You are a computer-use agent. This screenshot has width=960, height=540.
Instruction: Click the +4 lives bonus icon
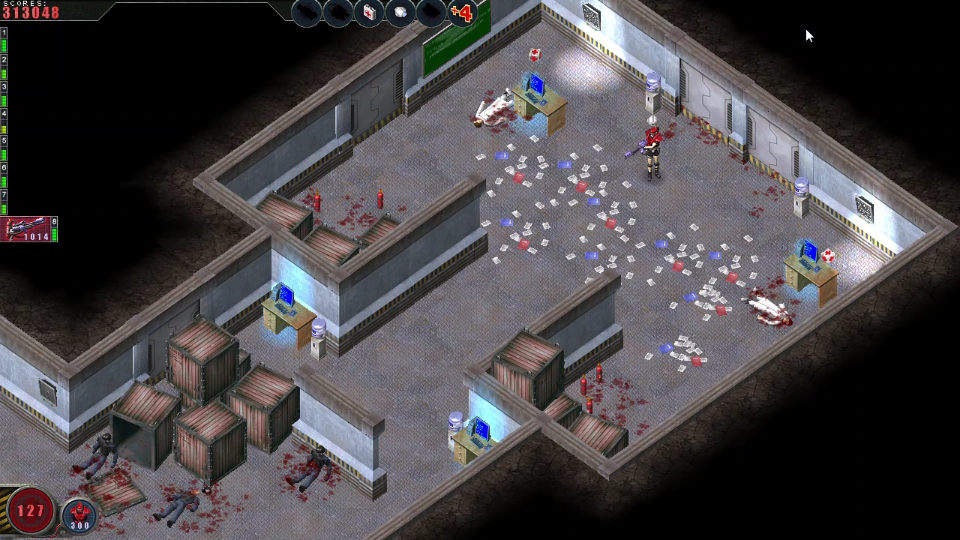point(461,13)
